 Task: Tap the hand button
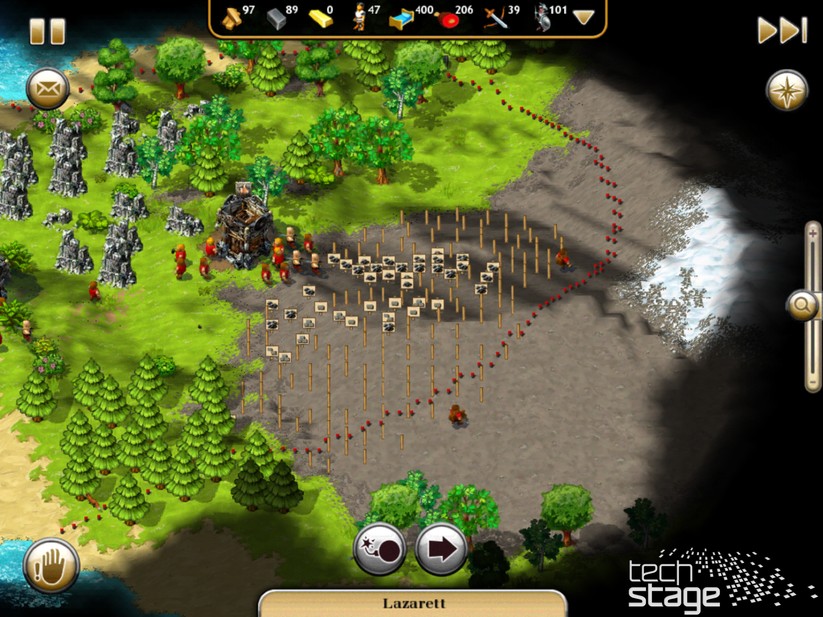(51, 564)
